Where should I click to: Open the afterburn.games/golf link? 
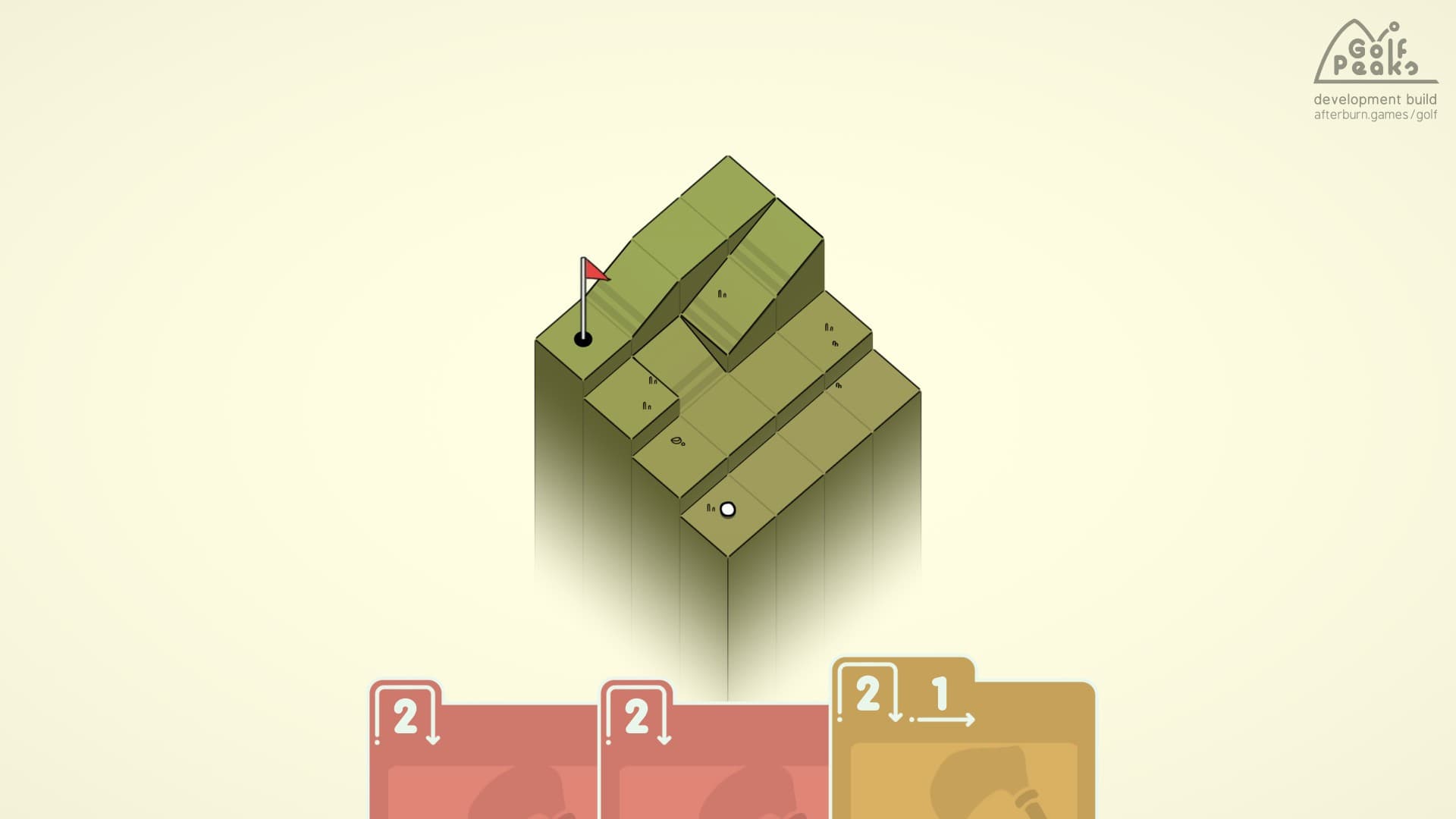1374,115
